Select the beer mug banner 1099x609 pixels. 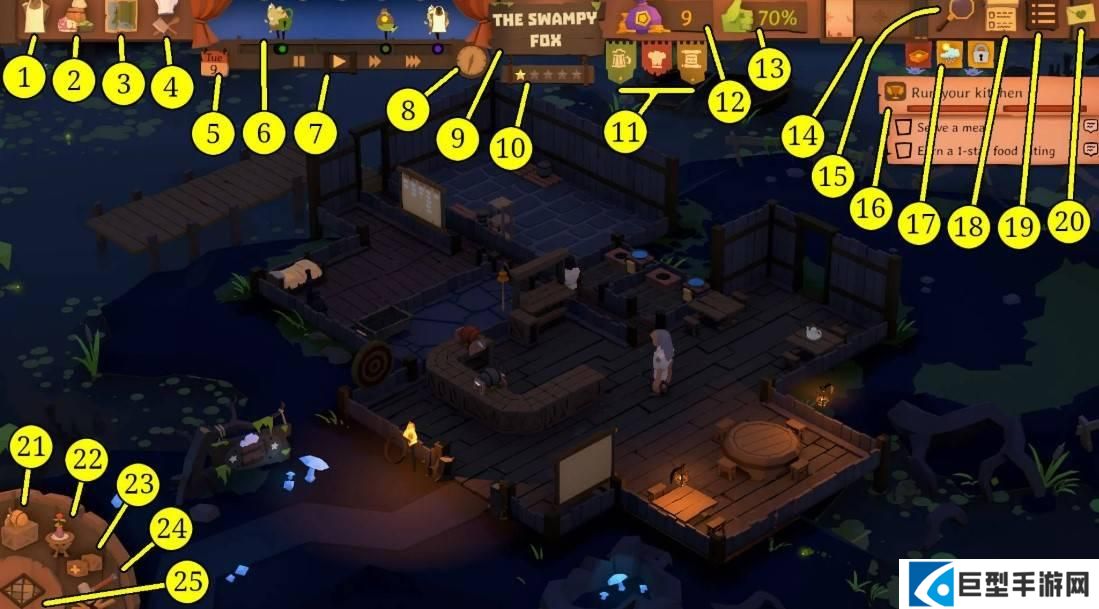pos(620,64)
